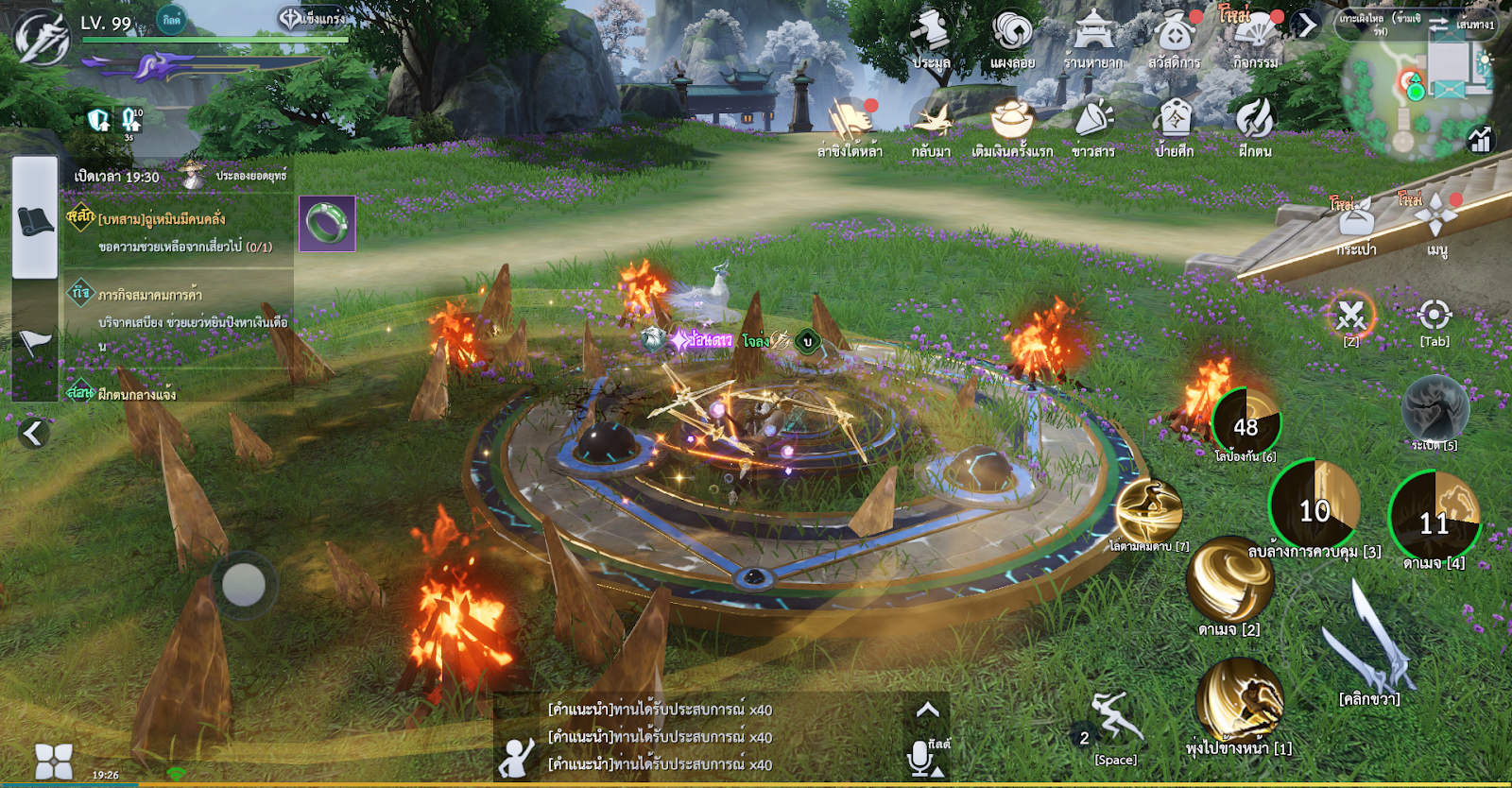Open the street stall (แผงลอย) market
The height and width of the screenshot is (788, 1512).
[1012, 36]
